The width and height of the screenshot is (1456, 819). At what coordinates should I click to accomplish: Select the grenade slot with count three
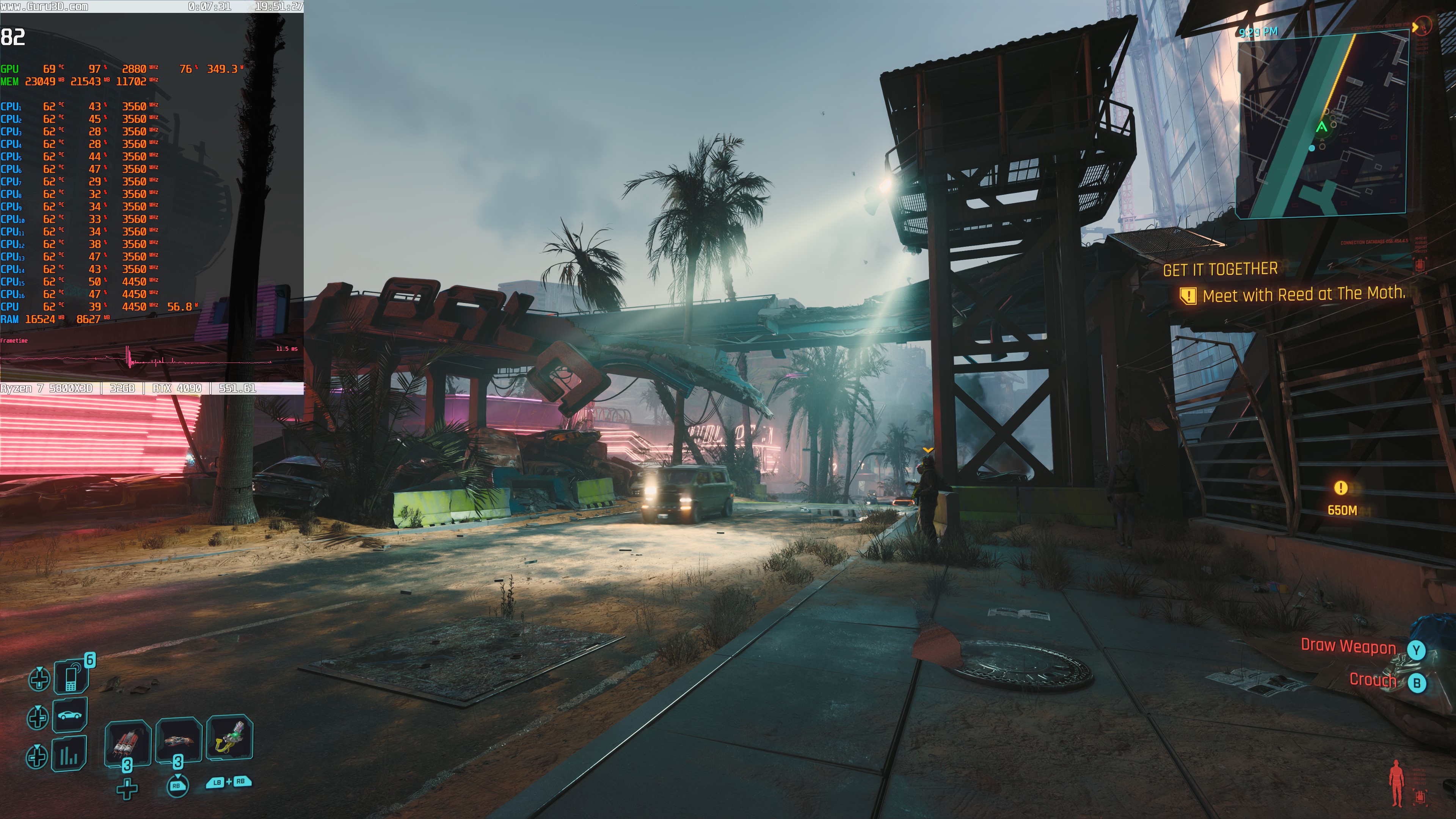[179, 741]
